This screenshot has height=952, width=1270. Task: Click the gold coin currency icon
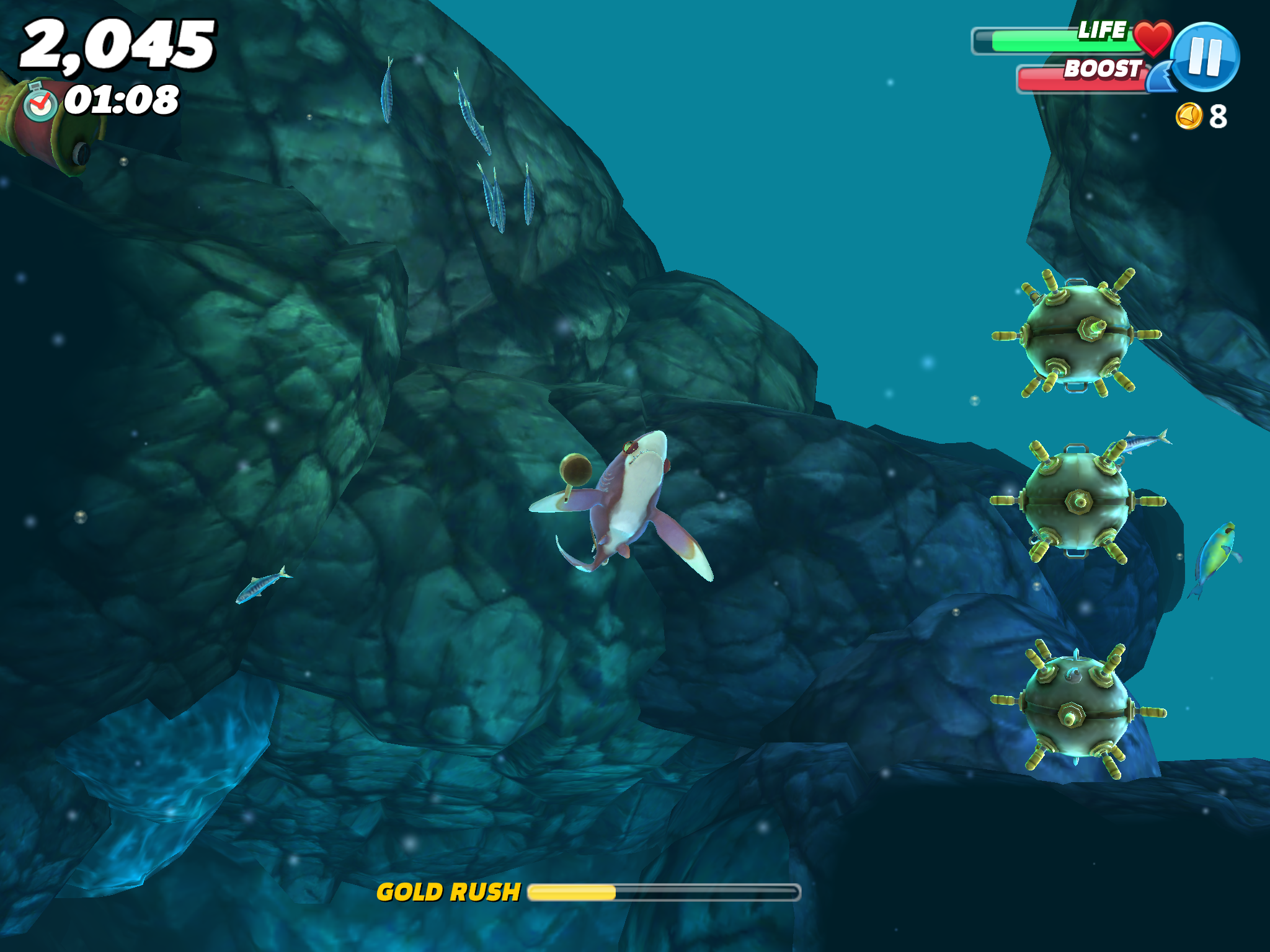coord(1189,115)
